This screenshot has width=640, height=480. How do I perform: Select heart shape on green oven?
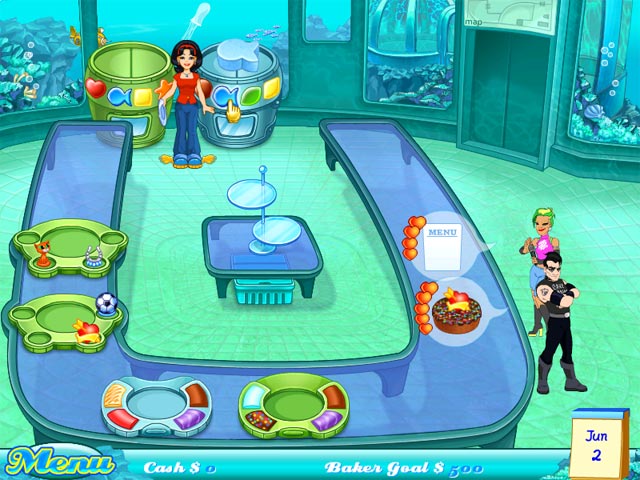click(96, 88)
